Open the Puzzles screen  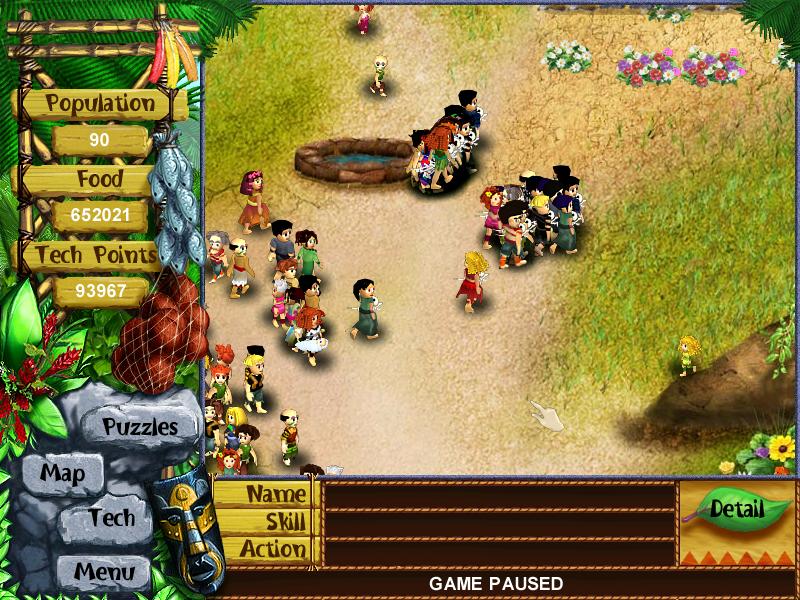[x=140, y=427]
